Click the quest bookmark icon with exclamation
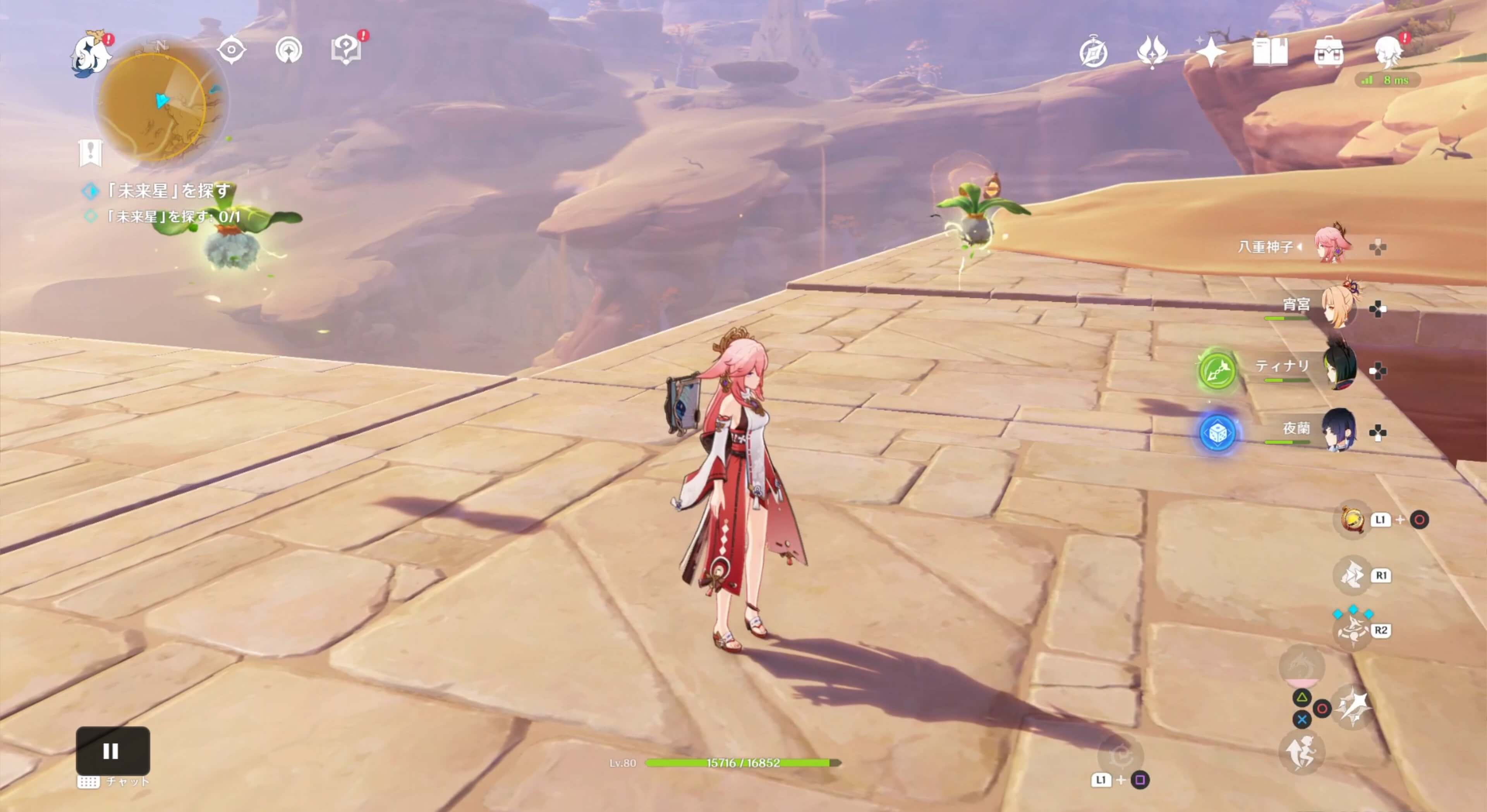Screen dimensions: 1487x812 90,152
